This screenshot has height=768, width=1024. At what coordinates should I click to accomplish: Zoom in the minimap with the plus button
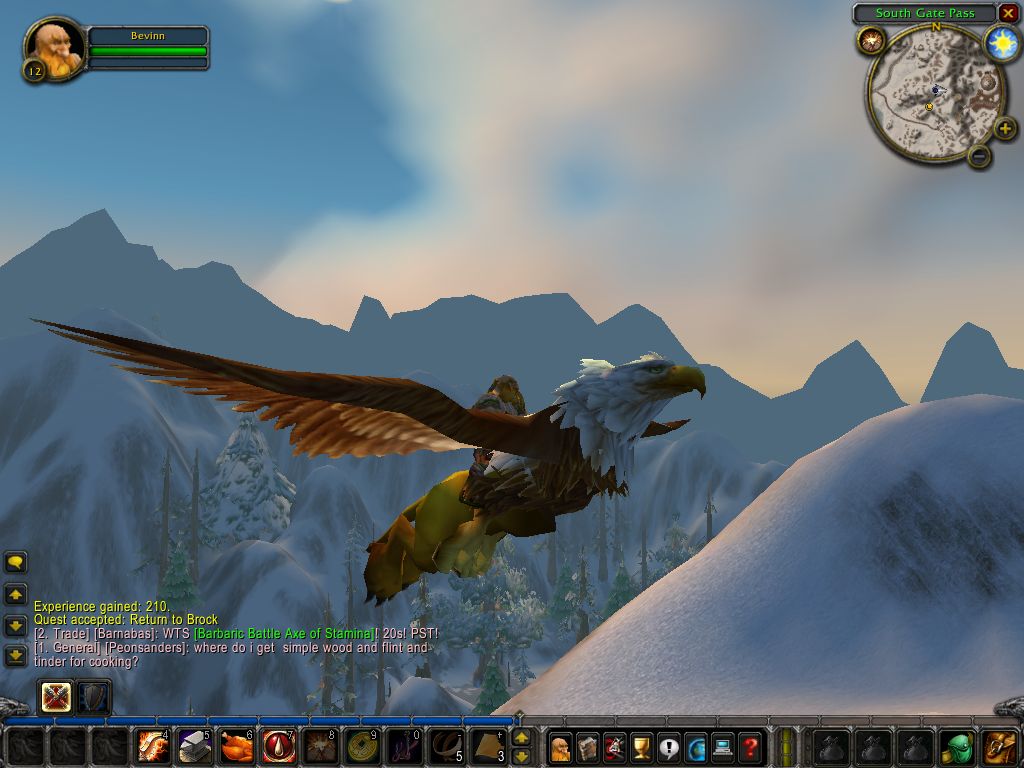point(1004,128)
